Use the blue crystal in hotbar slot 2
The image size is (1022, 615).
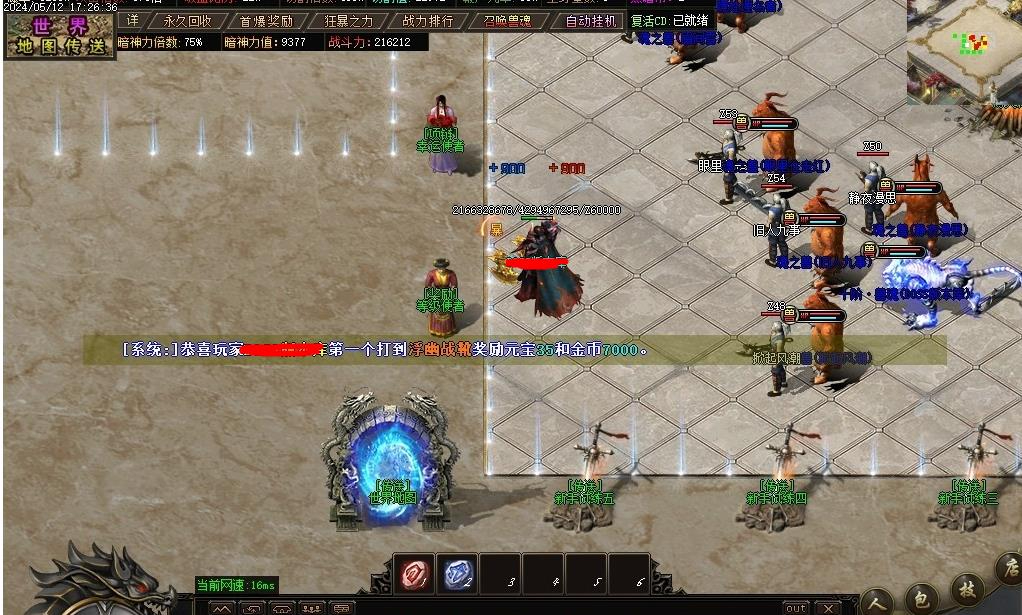(x=458, y=574)
